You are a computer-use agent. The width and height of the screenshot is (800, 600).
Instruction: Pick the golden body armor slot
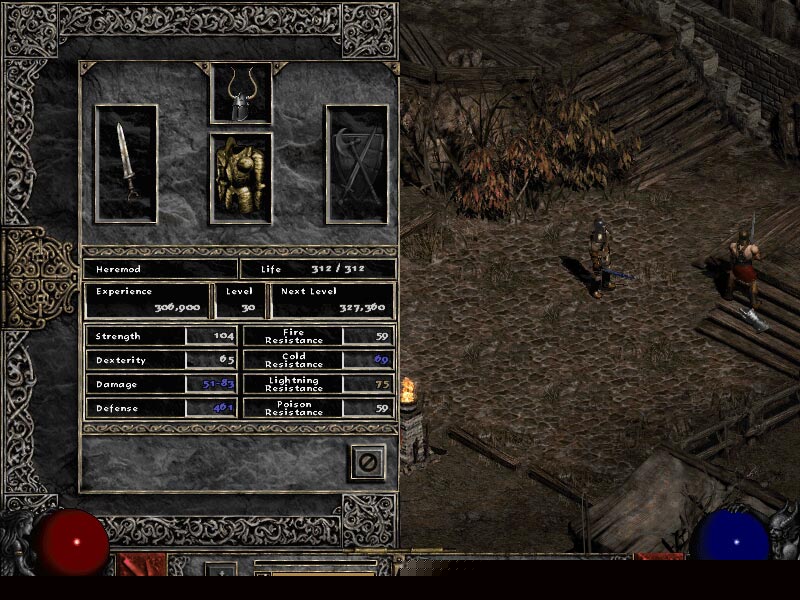tap(241, 178)
